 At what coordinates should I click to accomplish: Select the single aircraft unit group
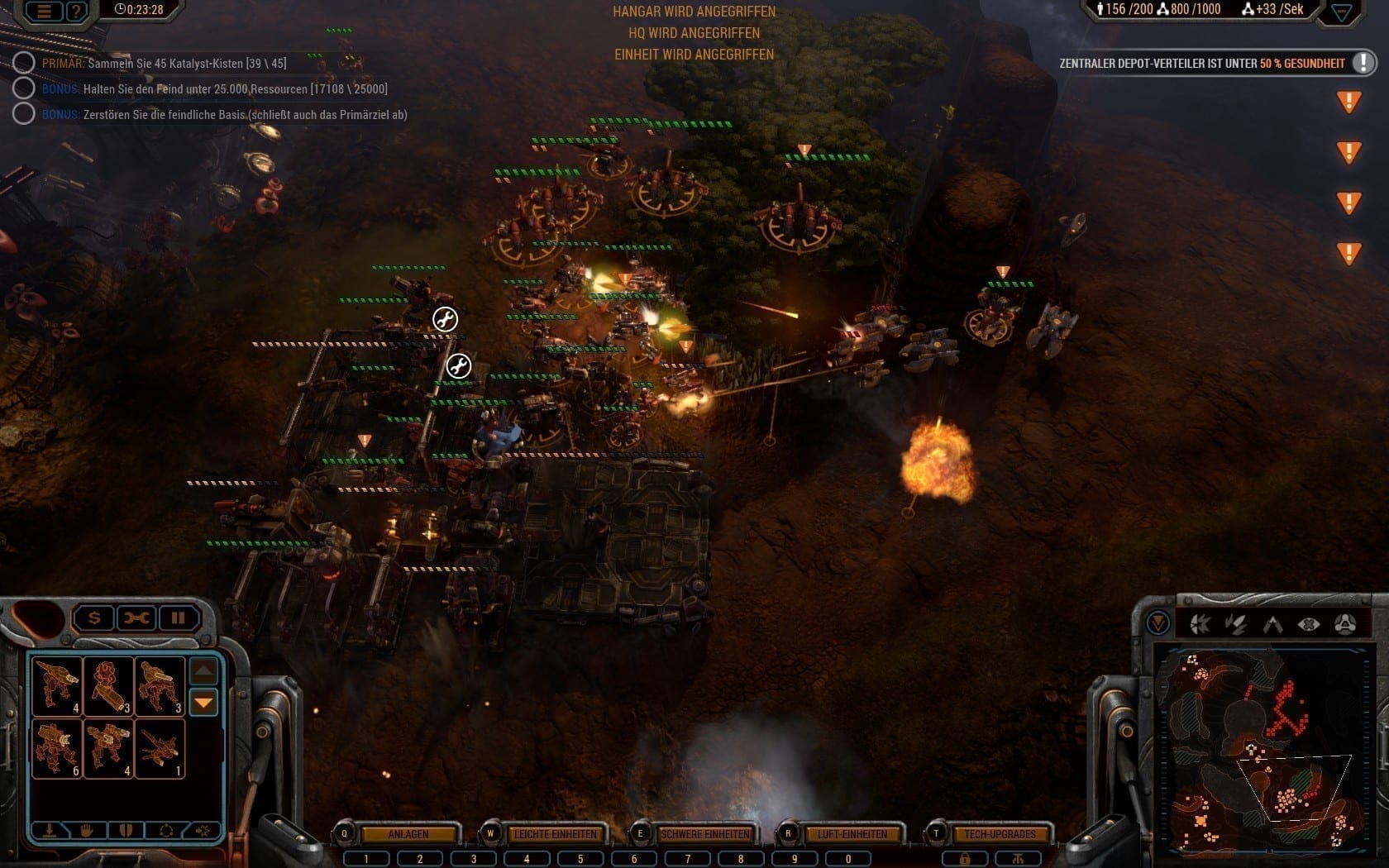tap(159, 747)
